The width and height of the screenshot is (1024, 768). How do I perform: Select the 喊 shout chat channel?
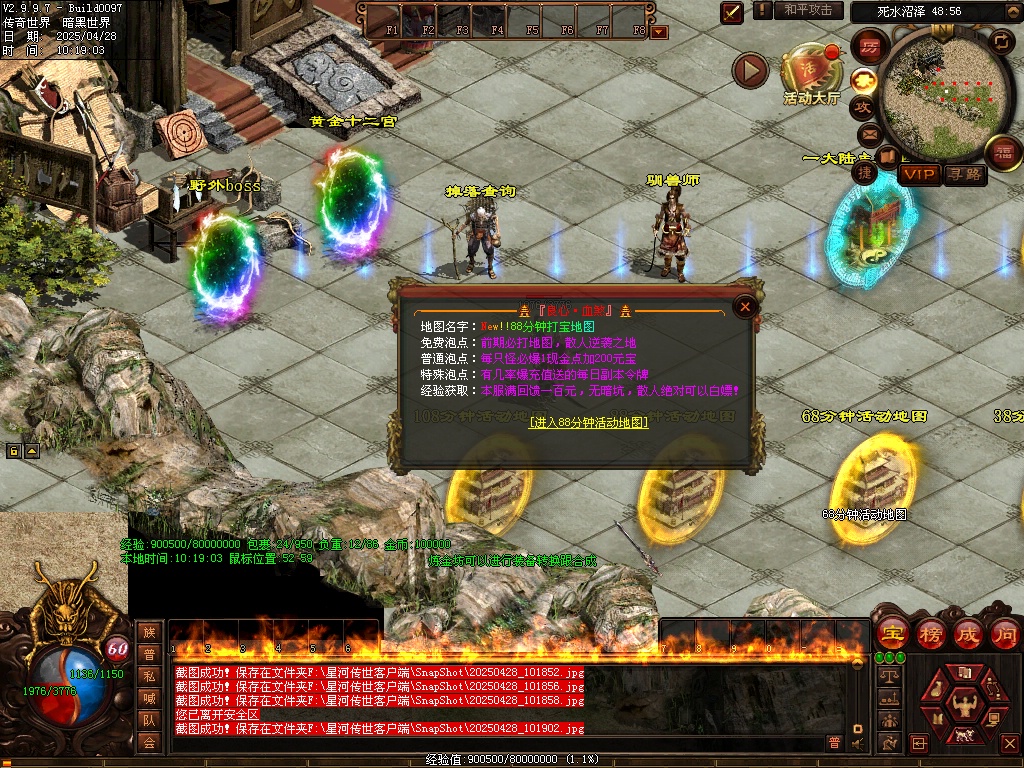coord(149,698)
